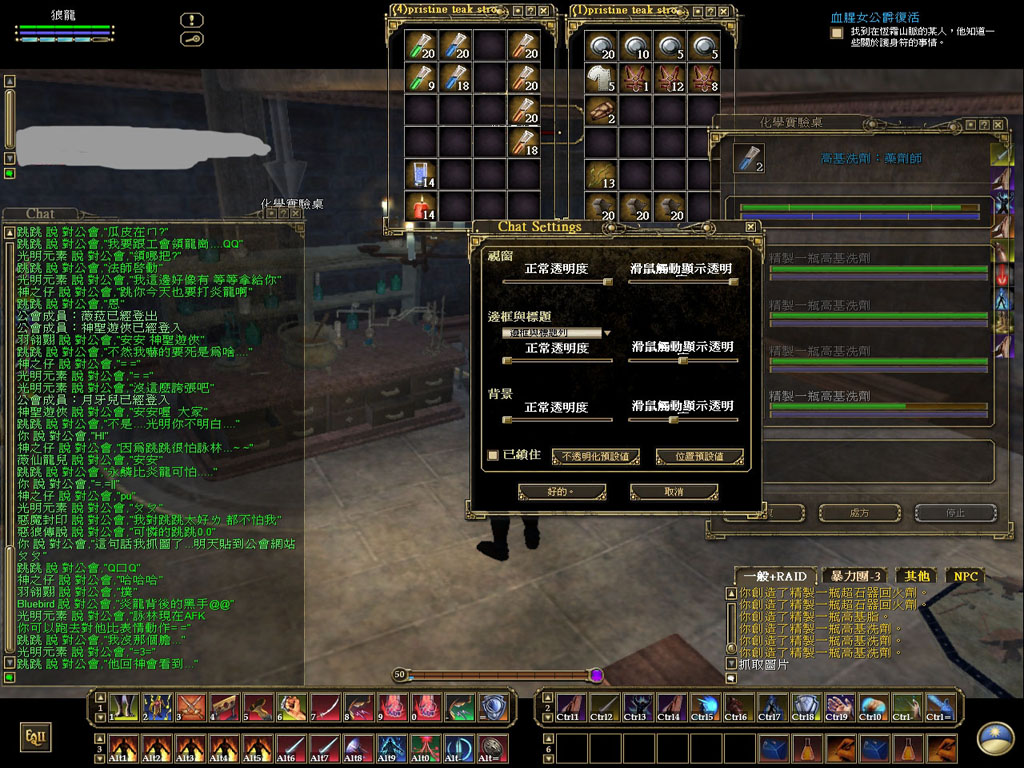Pick the glass of water stack of 14

click(421, 176)
